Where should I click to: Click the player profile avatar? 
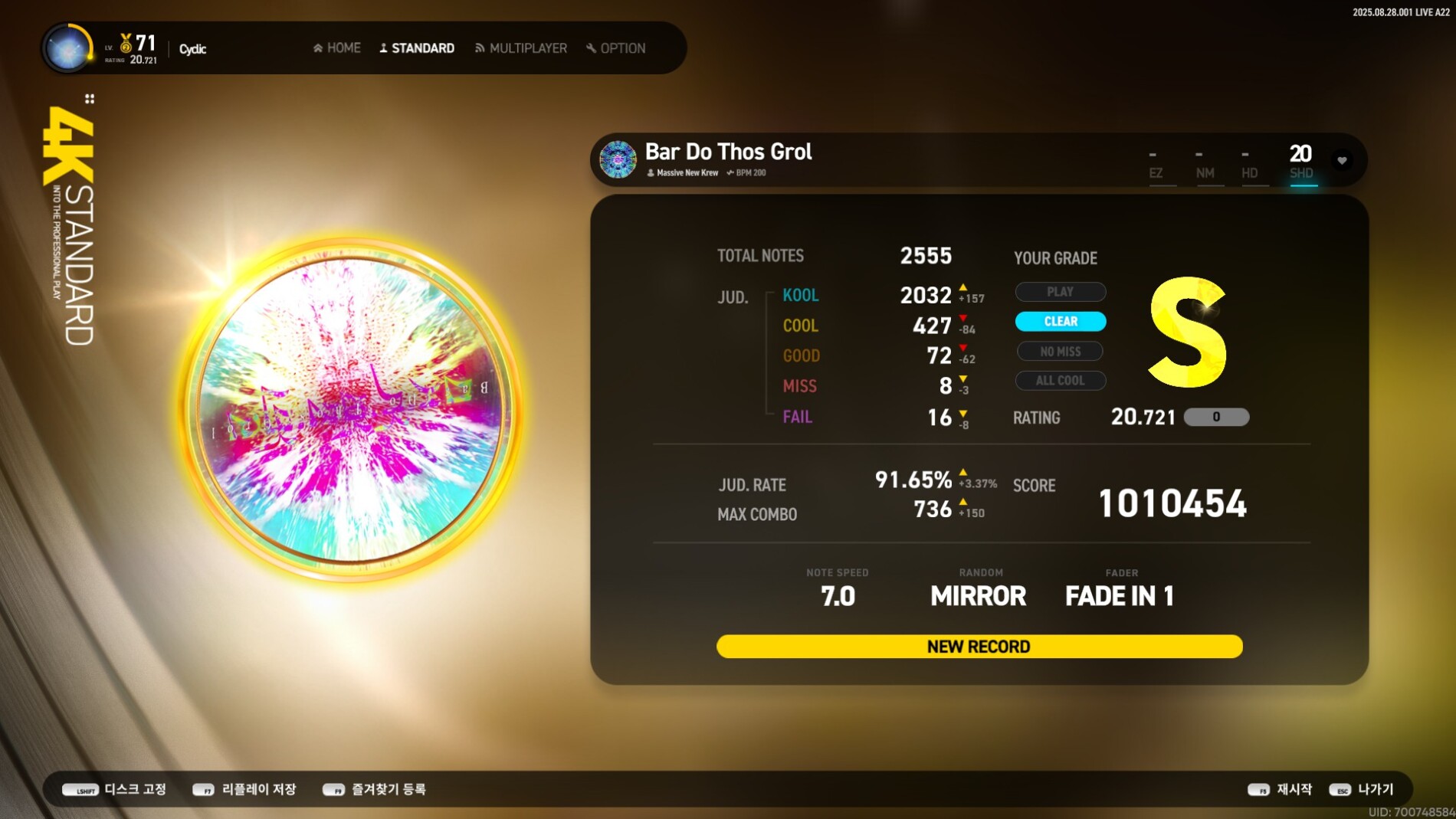tap(68, 48)
